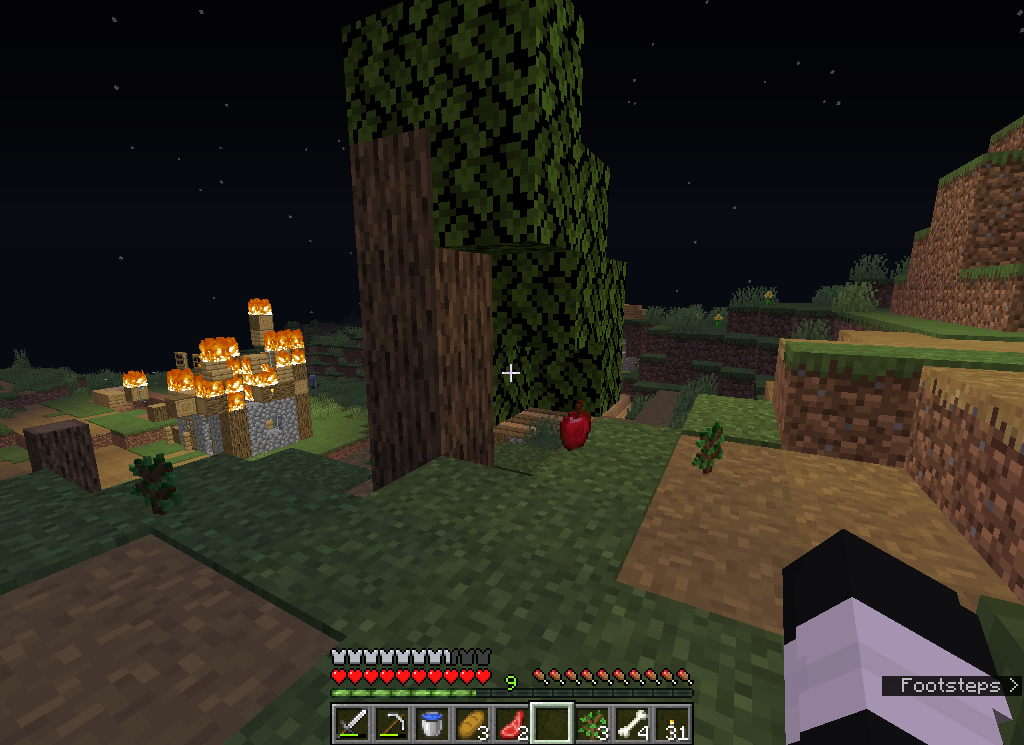Select the bread stack in the hotbar
Image resolution: width=1024 pixels, height=745 pixels.
pyautogui.click(x=471, y=722)
